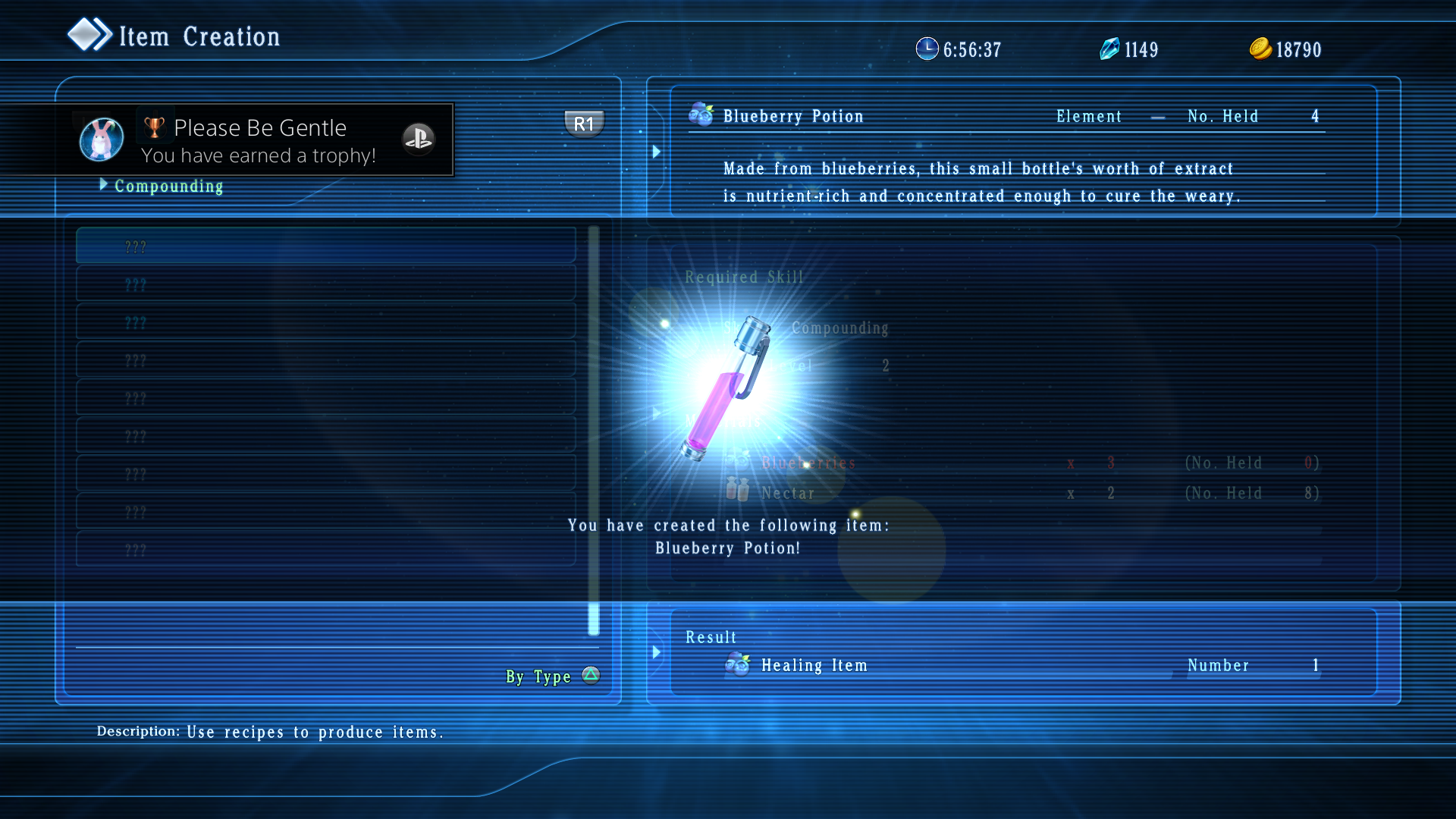Click the PlayStation logo in the trophy popup
The width and height of the screenshot is (1456, 819).
pos(419,139)
